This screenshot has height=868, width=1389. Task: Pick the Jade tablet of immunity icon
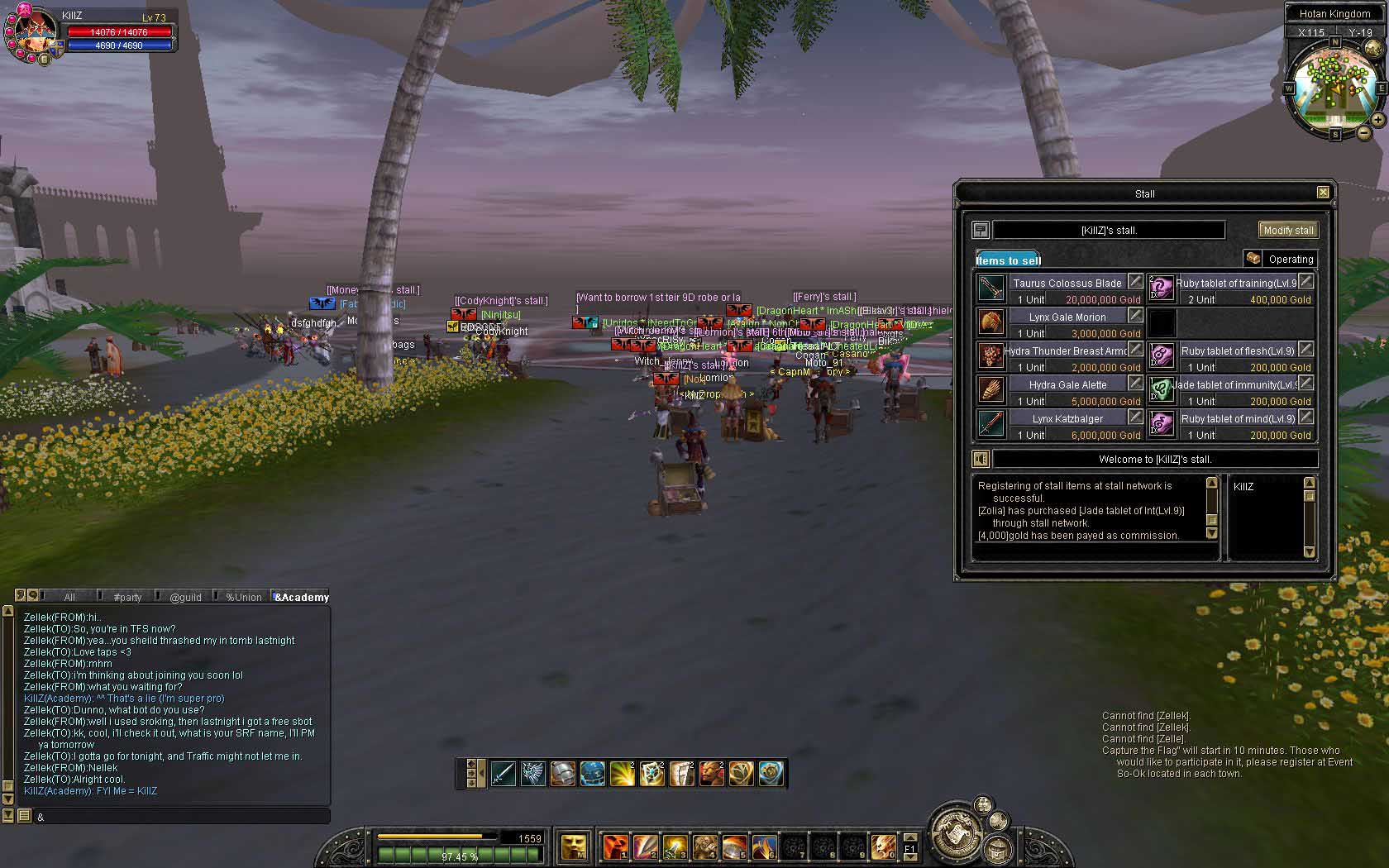pyautogui.click(x=1162, y=390)
